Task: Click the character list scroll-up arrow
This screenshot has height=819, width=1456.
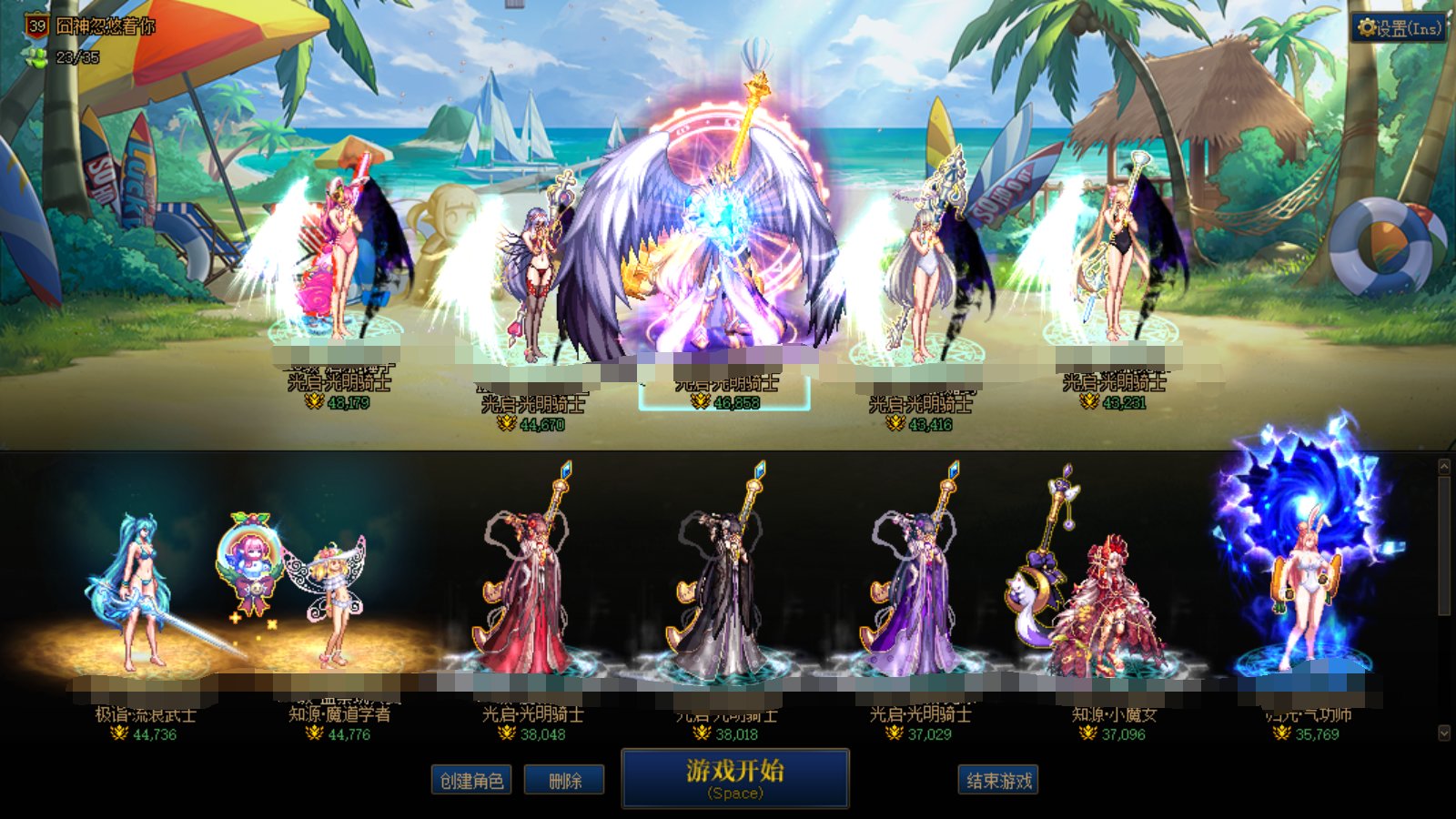Action: click(x=1444, y=467)
